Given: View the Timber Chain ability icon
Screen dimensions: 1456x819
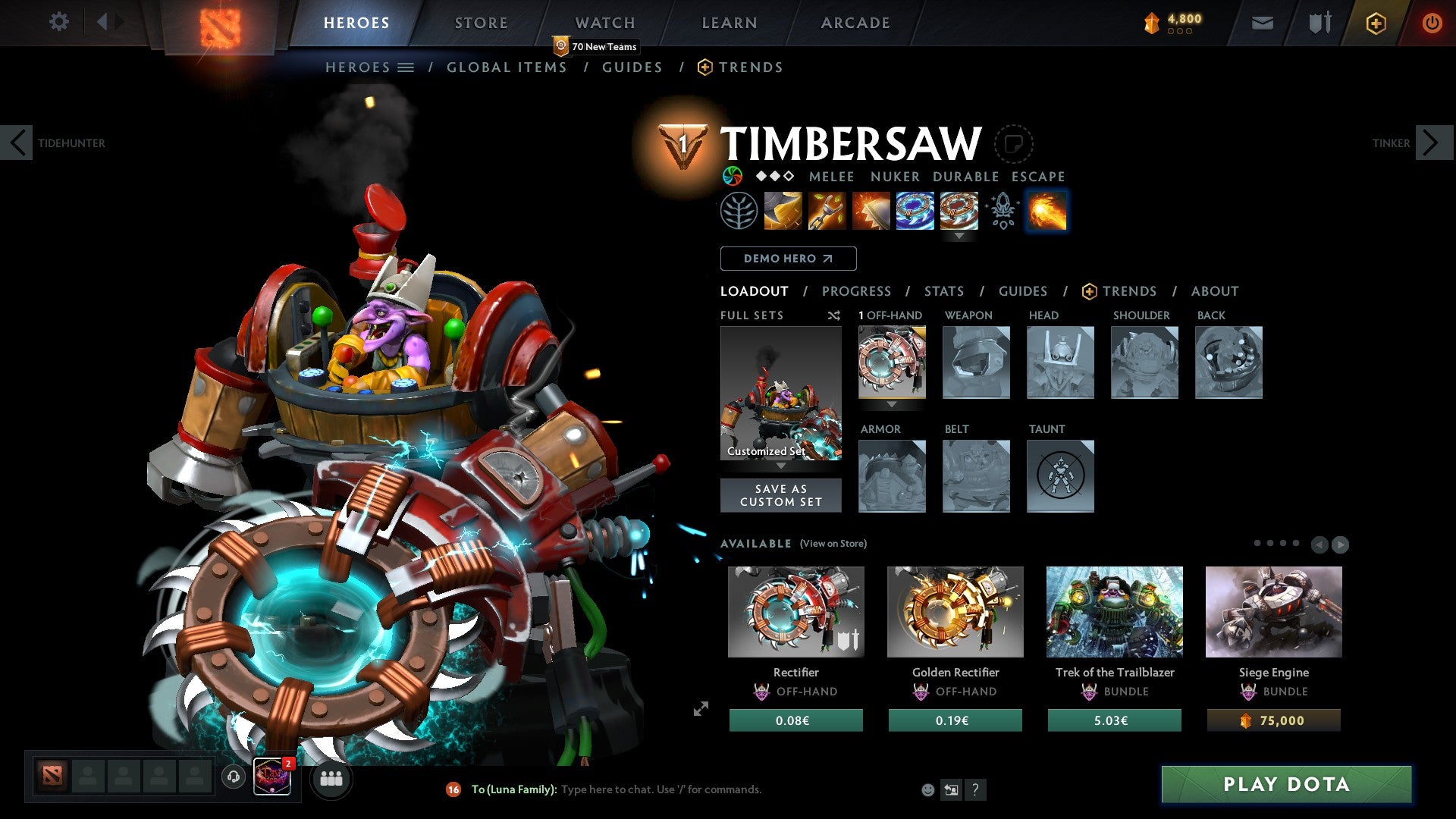Looking at the screenshot, I should [827, 212].
